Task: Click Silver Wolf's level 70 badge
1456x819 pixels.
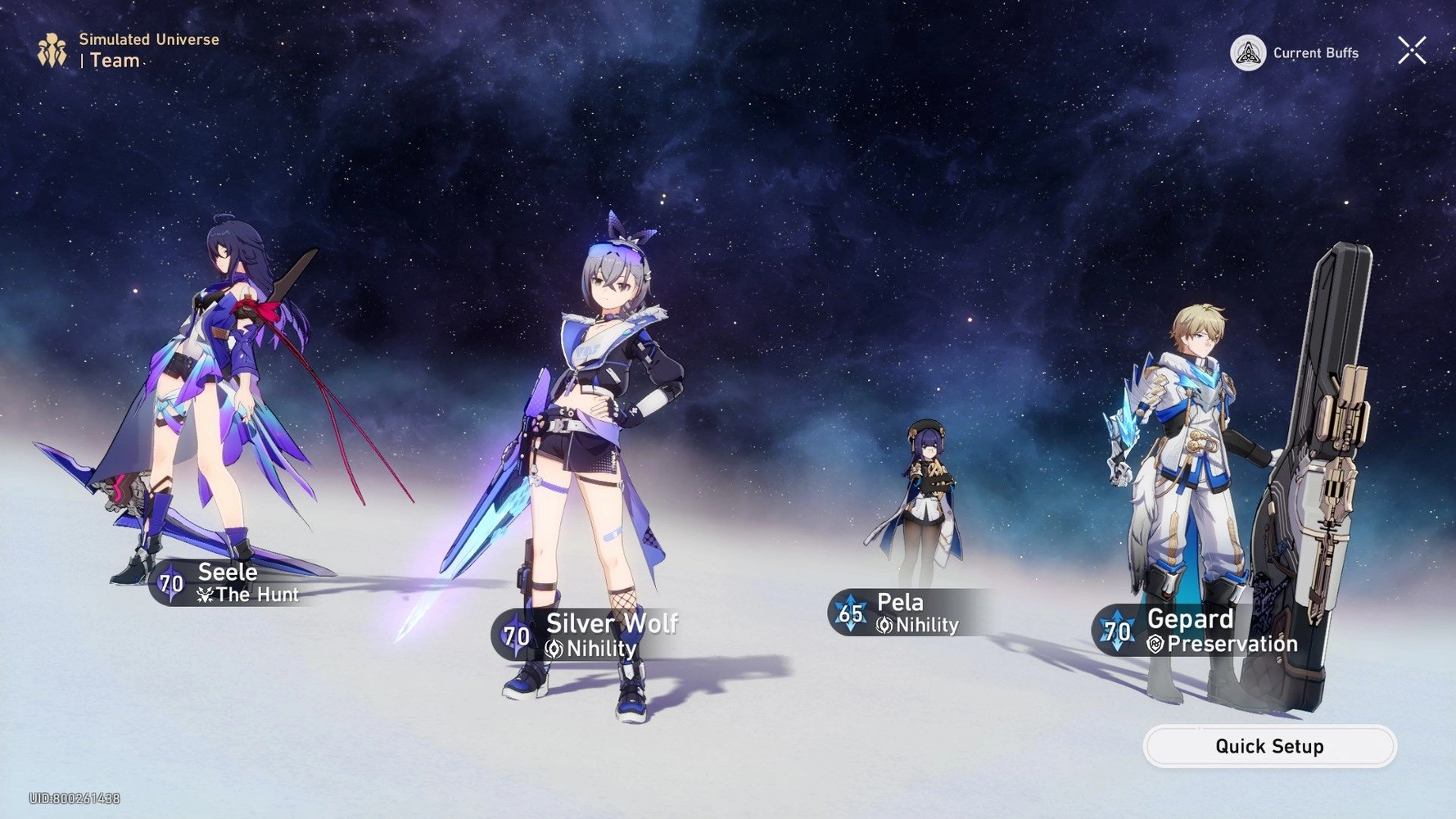Action: [x=517, y=635]
